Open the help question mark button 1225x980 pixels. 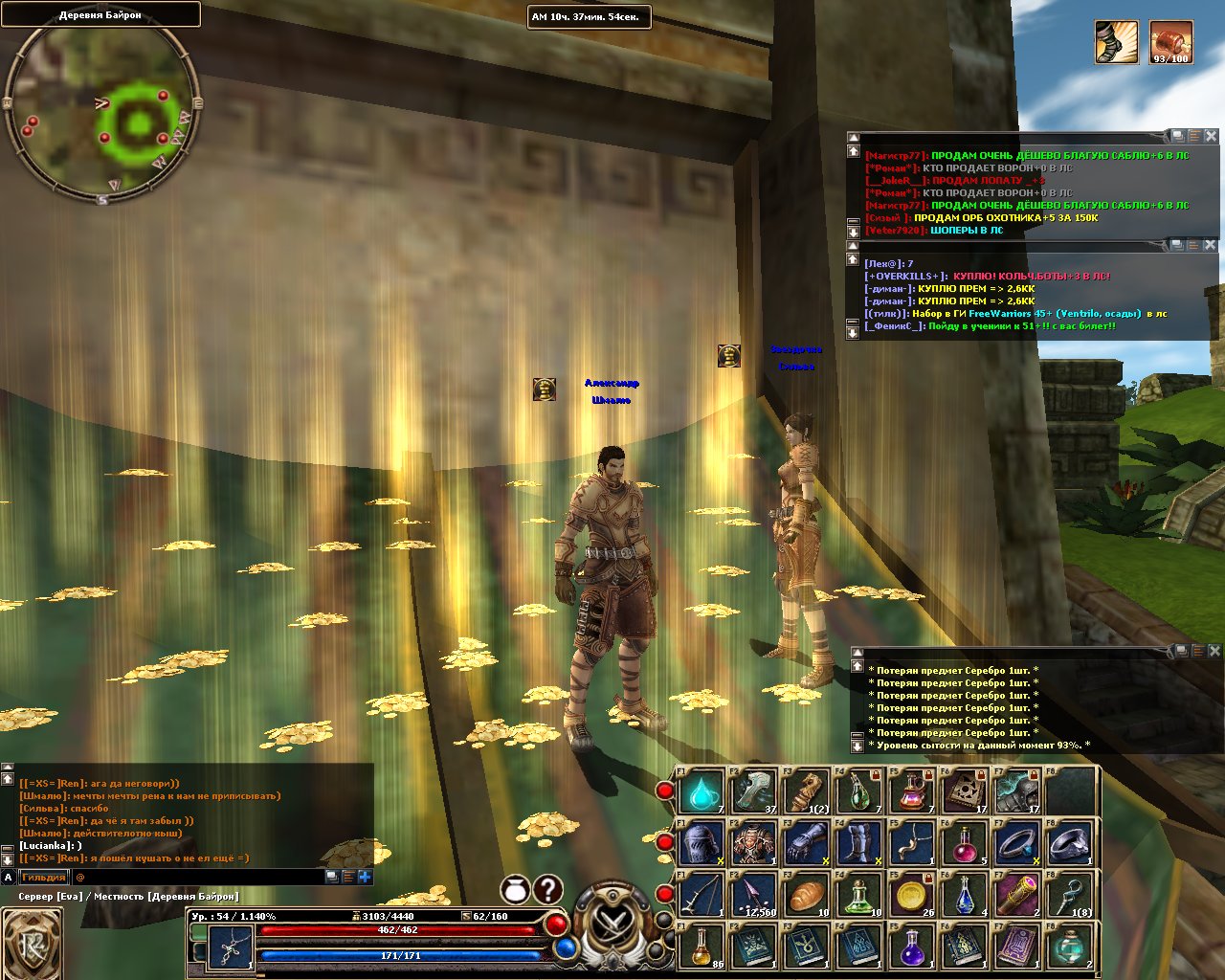click(x=547, y=890)
